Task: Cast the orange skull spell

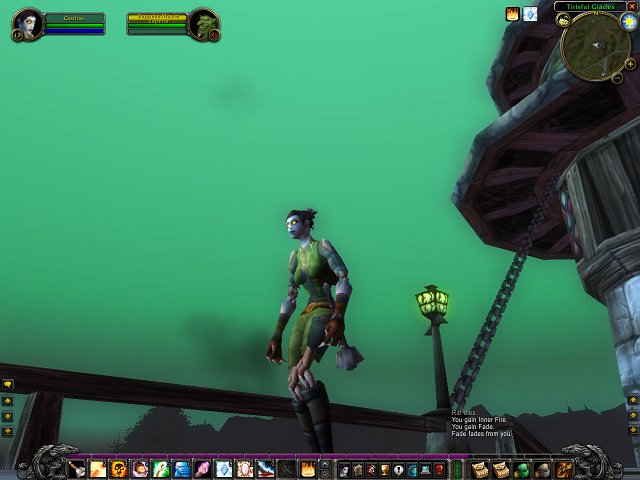Action: click(119, 469)
